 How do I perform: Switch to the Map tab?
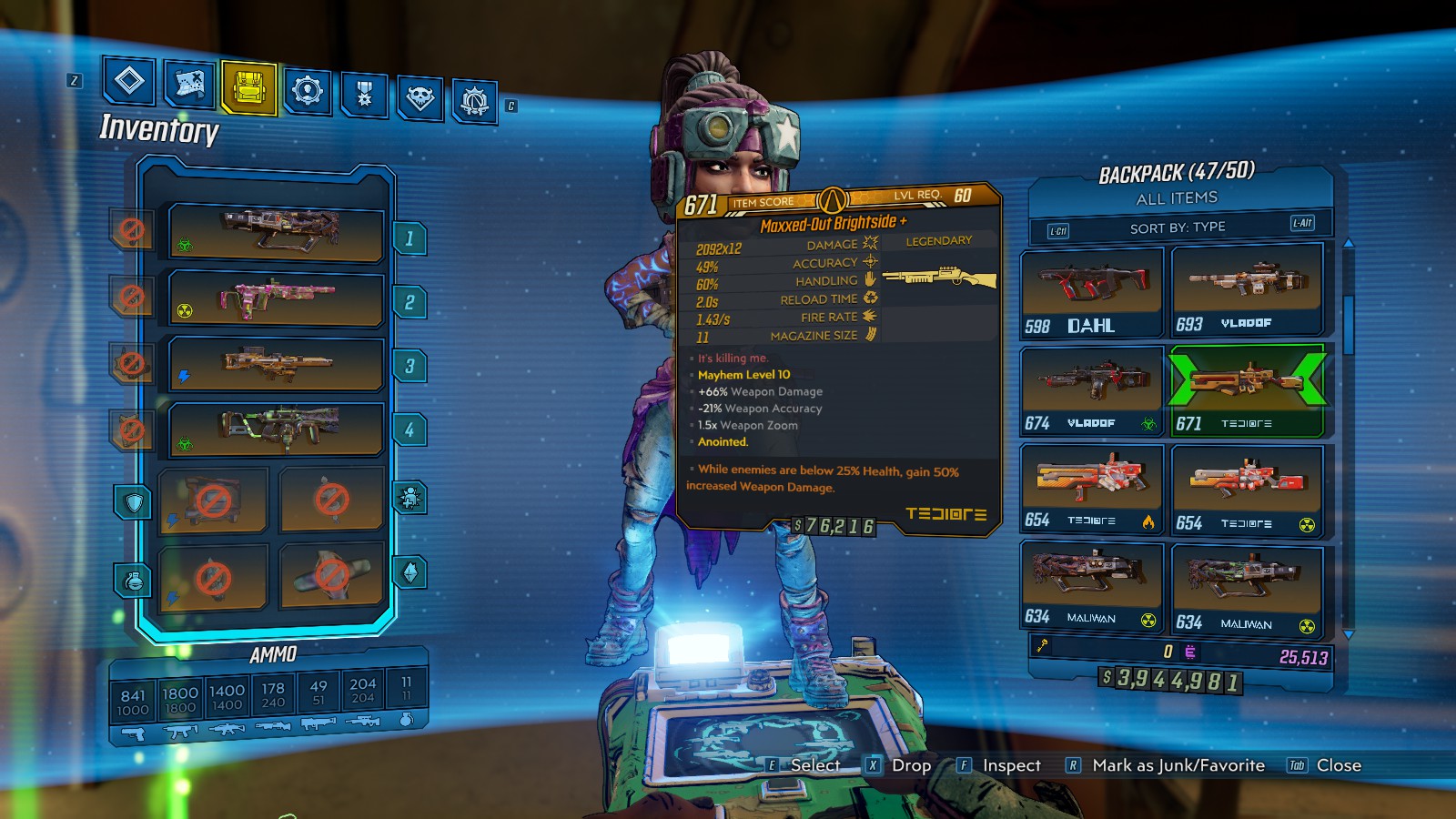coord(189,86)
